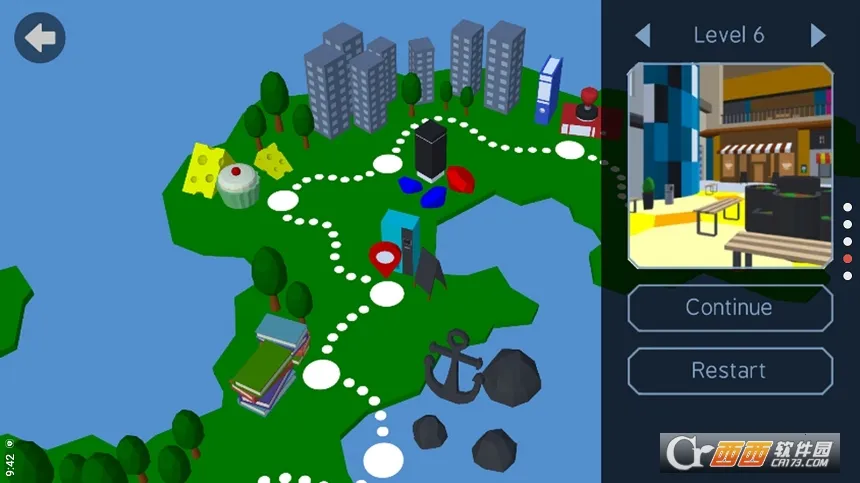Continue Level 6
This screenshot has width=860, height=483.
pos(729,308)
